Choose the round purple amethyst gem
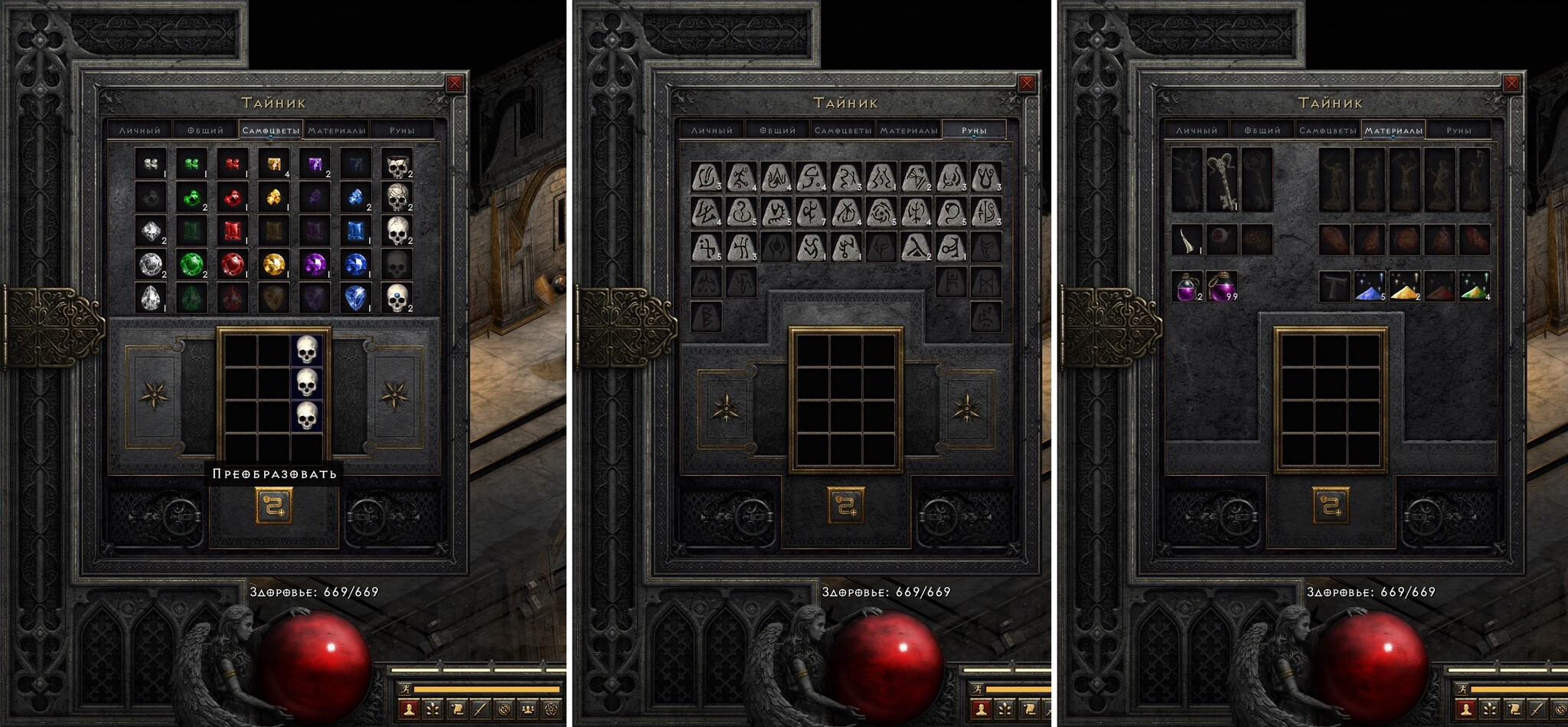The image size is (1568, 727). [314, 264]
